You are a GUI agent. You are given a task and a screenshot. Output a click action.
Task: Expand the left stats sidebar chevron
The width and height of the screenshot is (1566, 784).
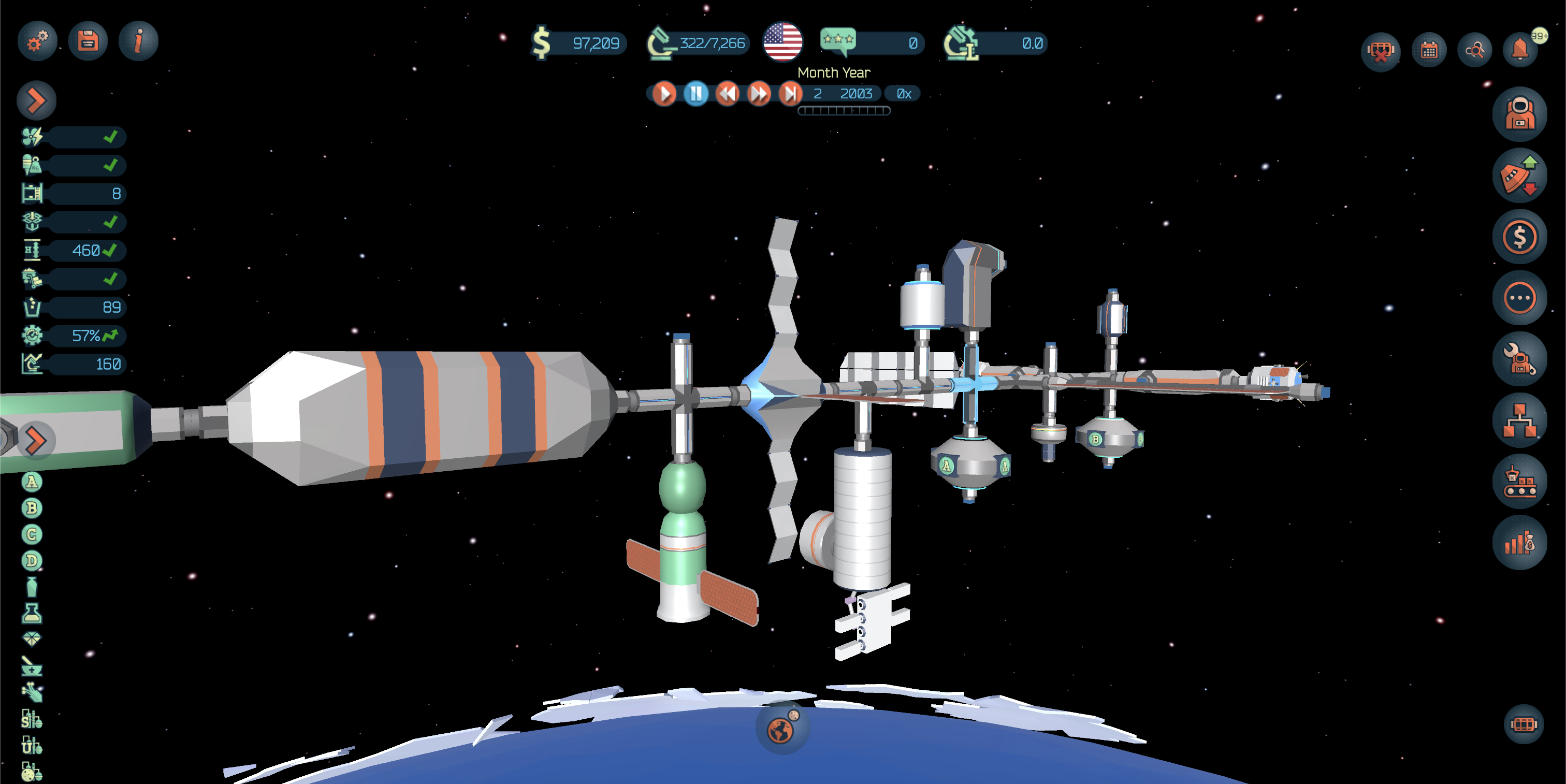[36, 100]
